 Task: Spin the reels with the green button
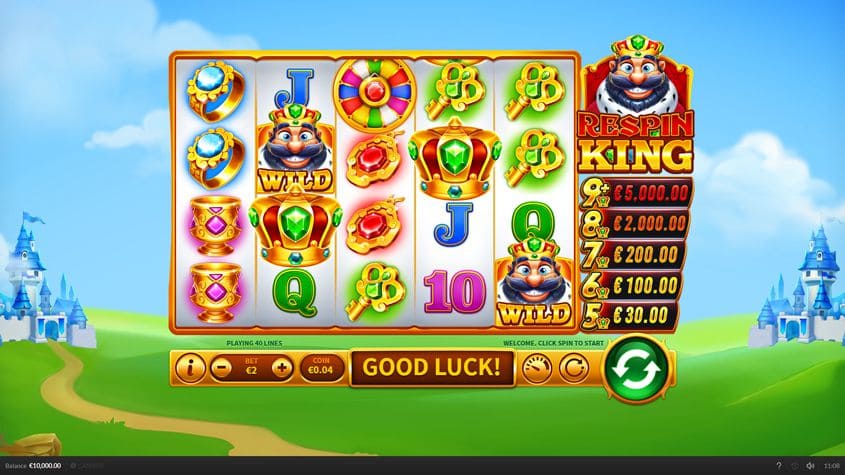coord(637,367)
